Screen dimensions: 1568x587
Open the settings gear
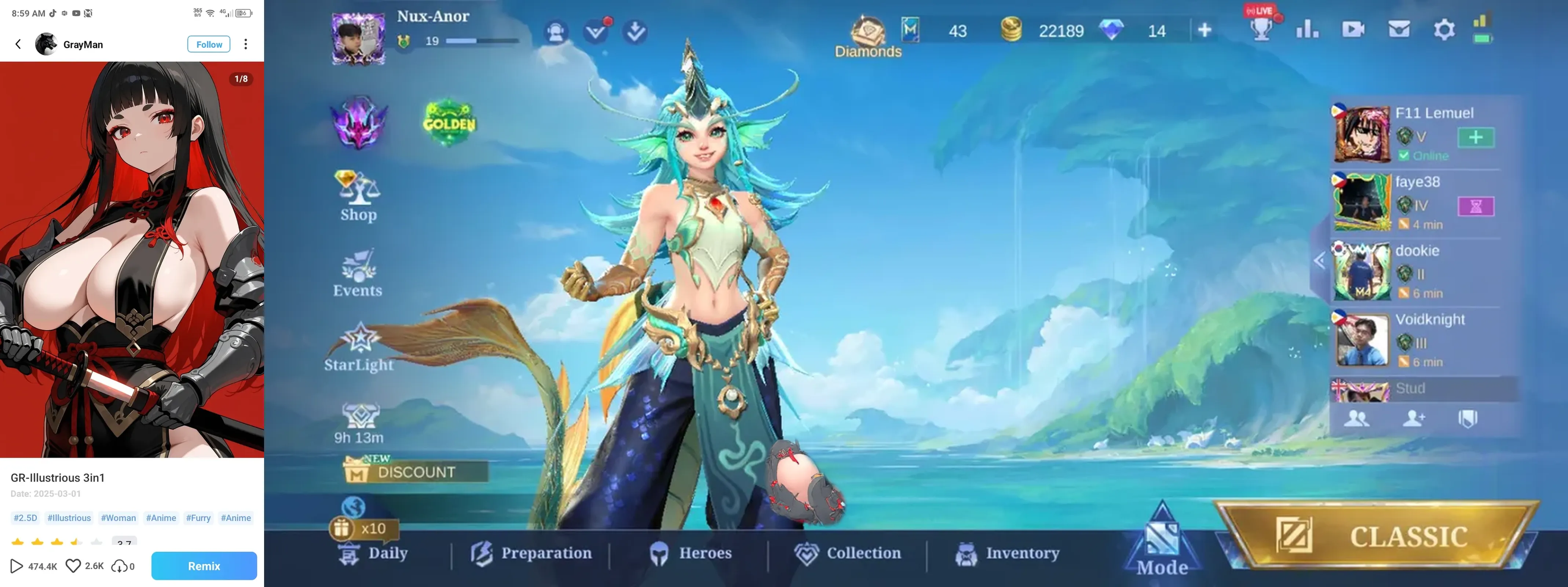tap(1444, 30)
